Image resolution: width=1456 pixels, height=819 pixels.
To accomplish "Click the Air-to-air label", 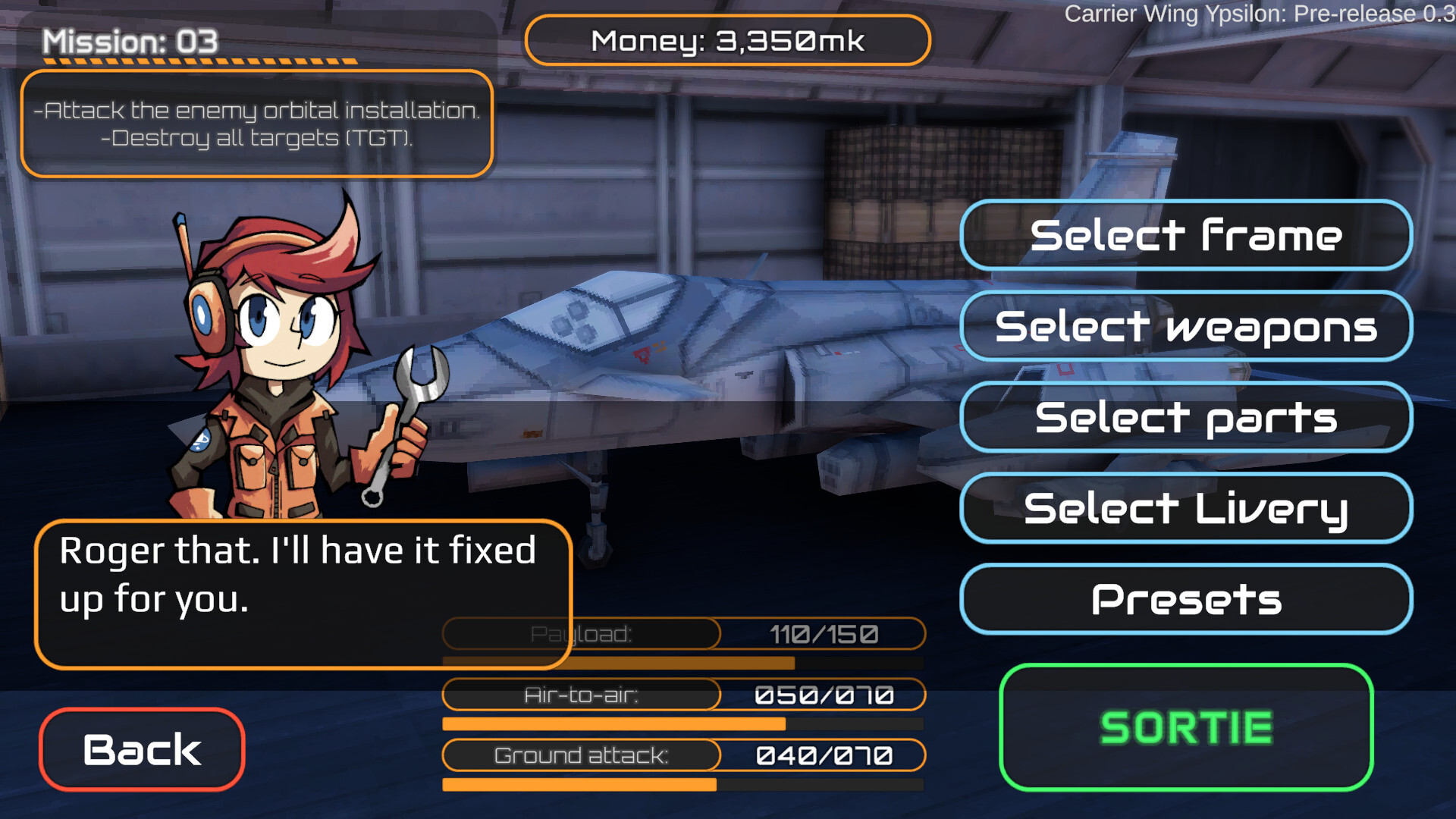I will 581,694.
